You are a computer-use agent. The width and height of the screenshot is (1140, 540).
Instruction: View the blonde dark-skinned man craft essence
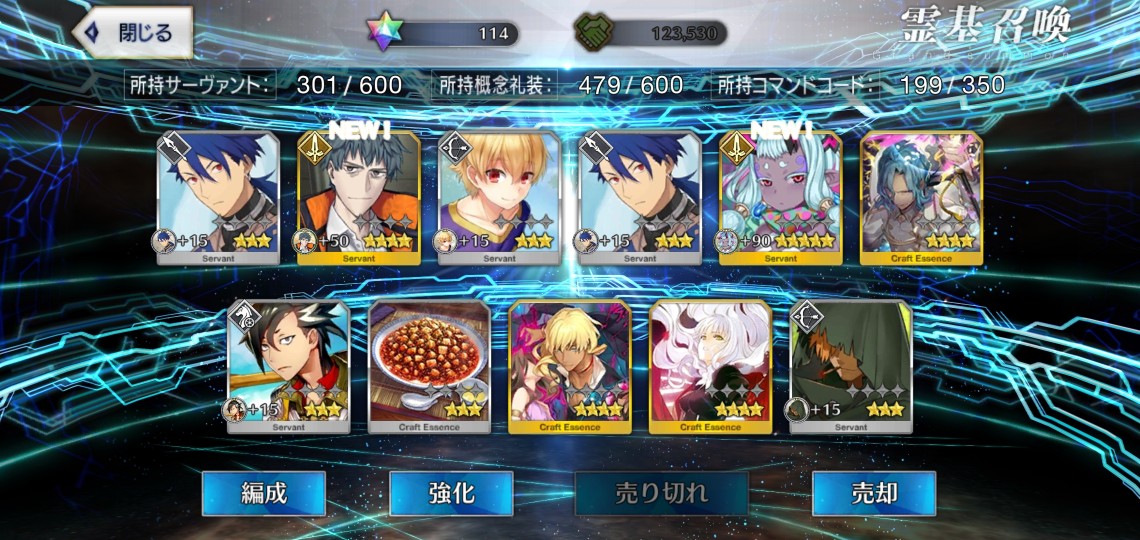(x=569, y=366)
